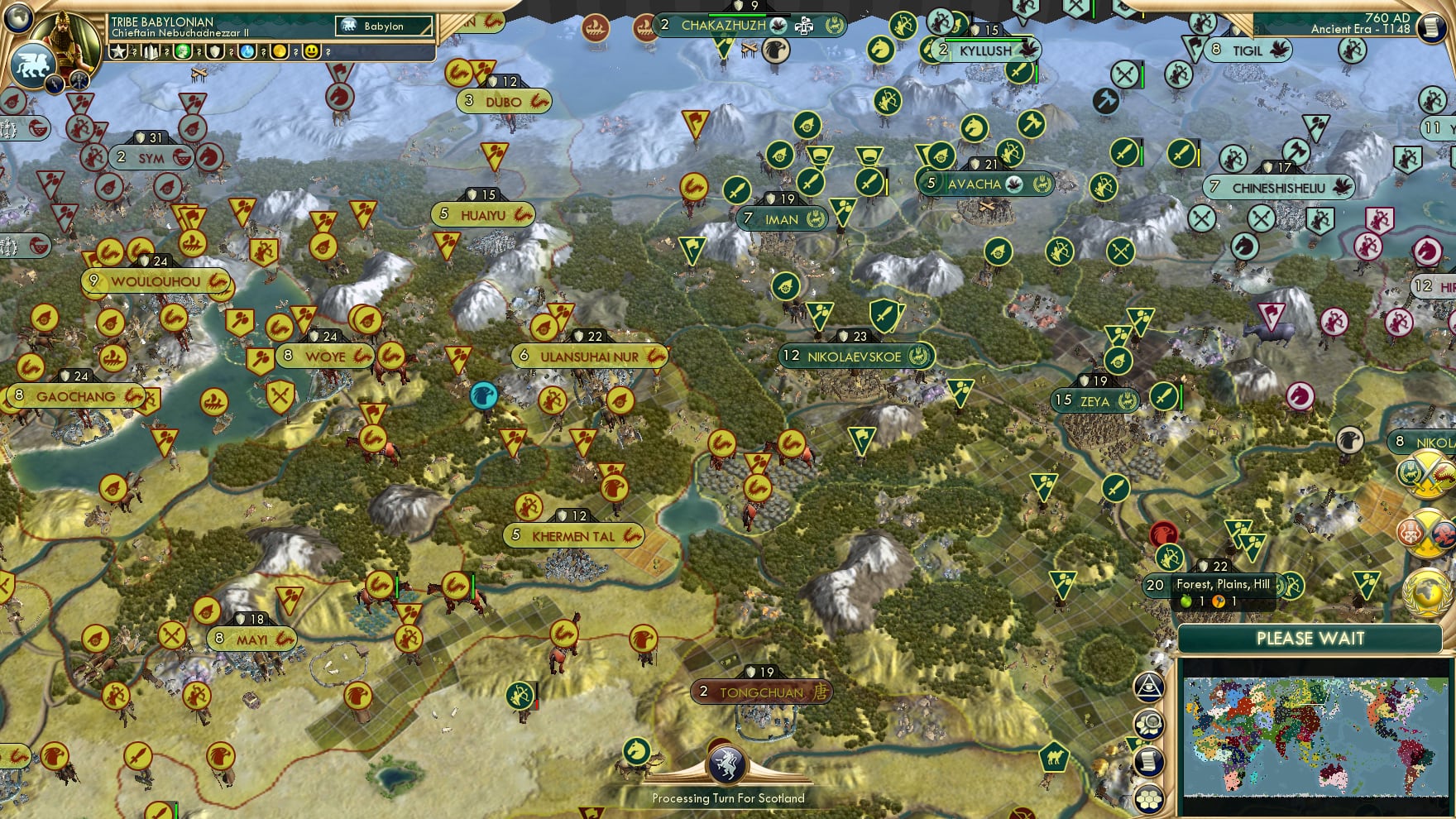
Task: Click the score star icon in top bar
Action: tap(117, 51)
